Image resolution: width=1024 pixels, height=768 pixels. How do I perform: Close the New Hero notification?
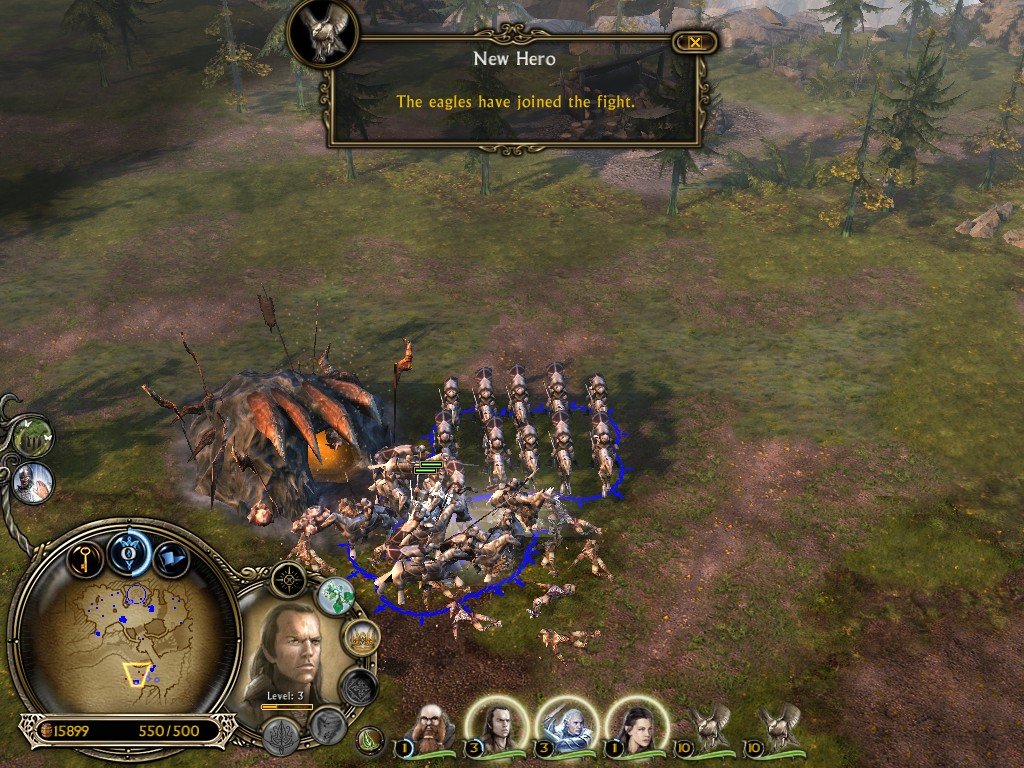695,42
